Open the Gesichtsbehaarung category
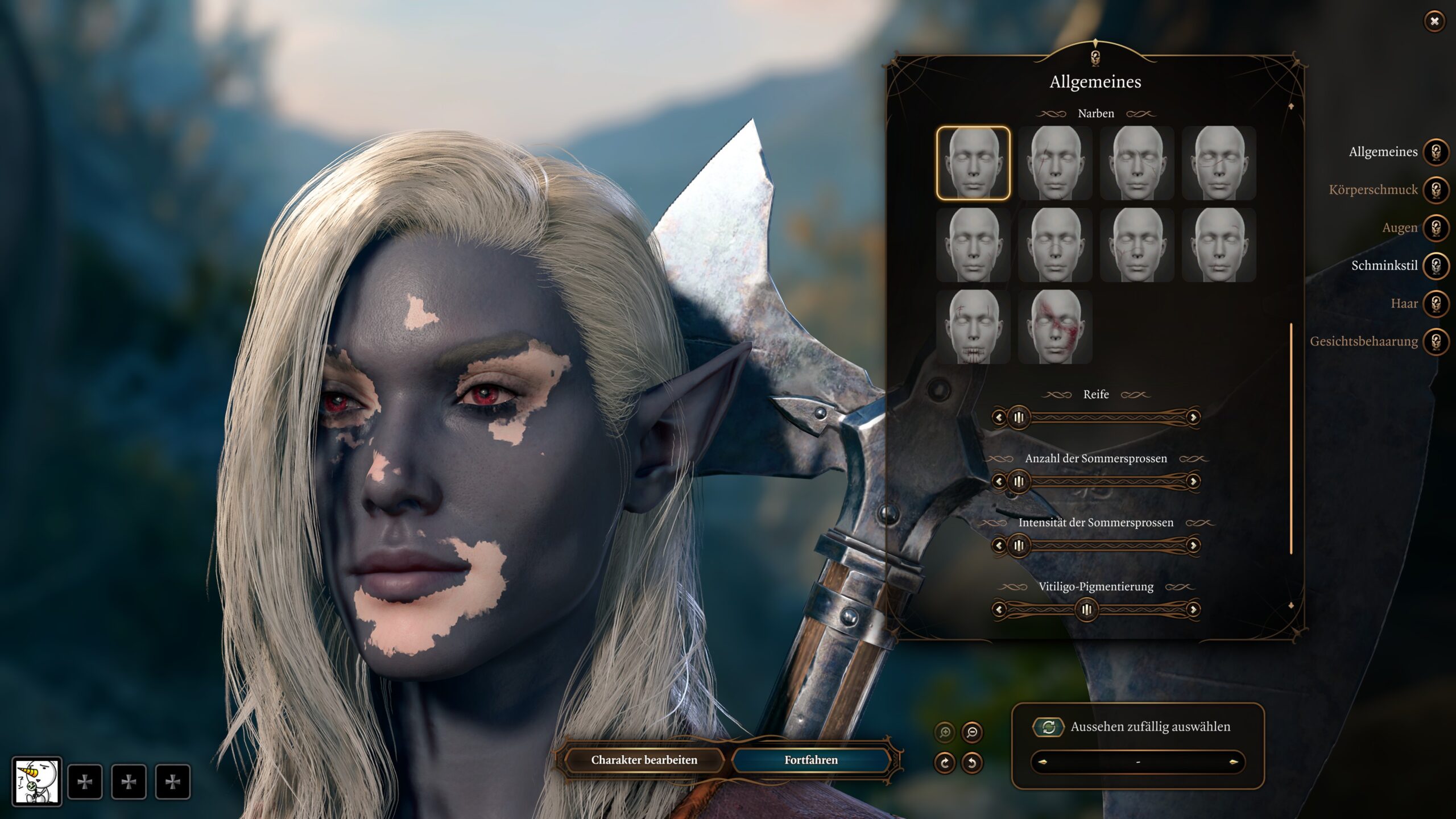 pos(1436,341)
